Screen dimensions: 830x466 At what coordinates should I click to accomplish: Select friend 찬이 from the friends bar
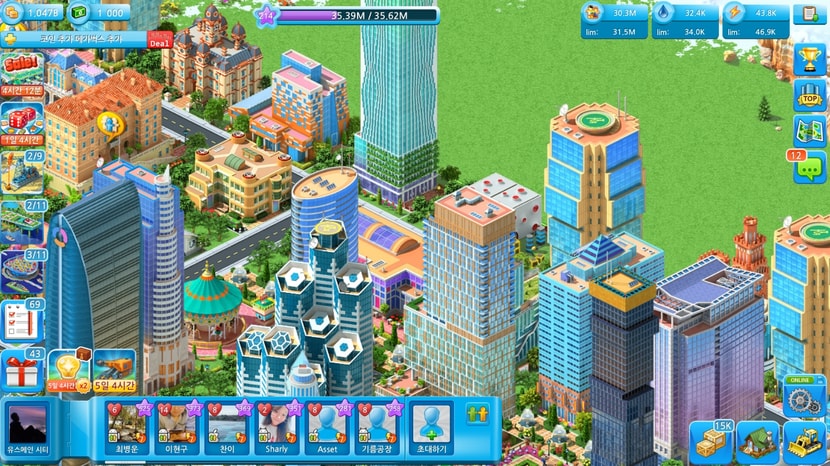point(227,427)
